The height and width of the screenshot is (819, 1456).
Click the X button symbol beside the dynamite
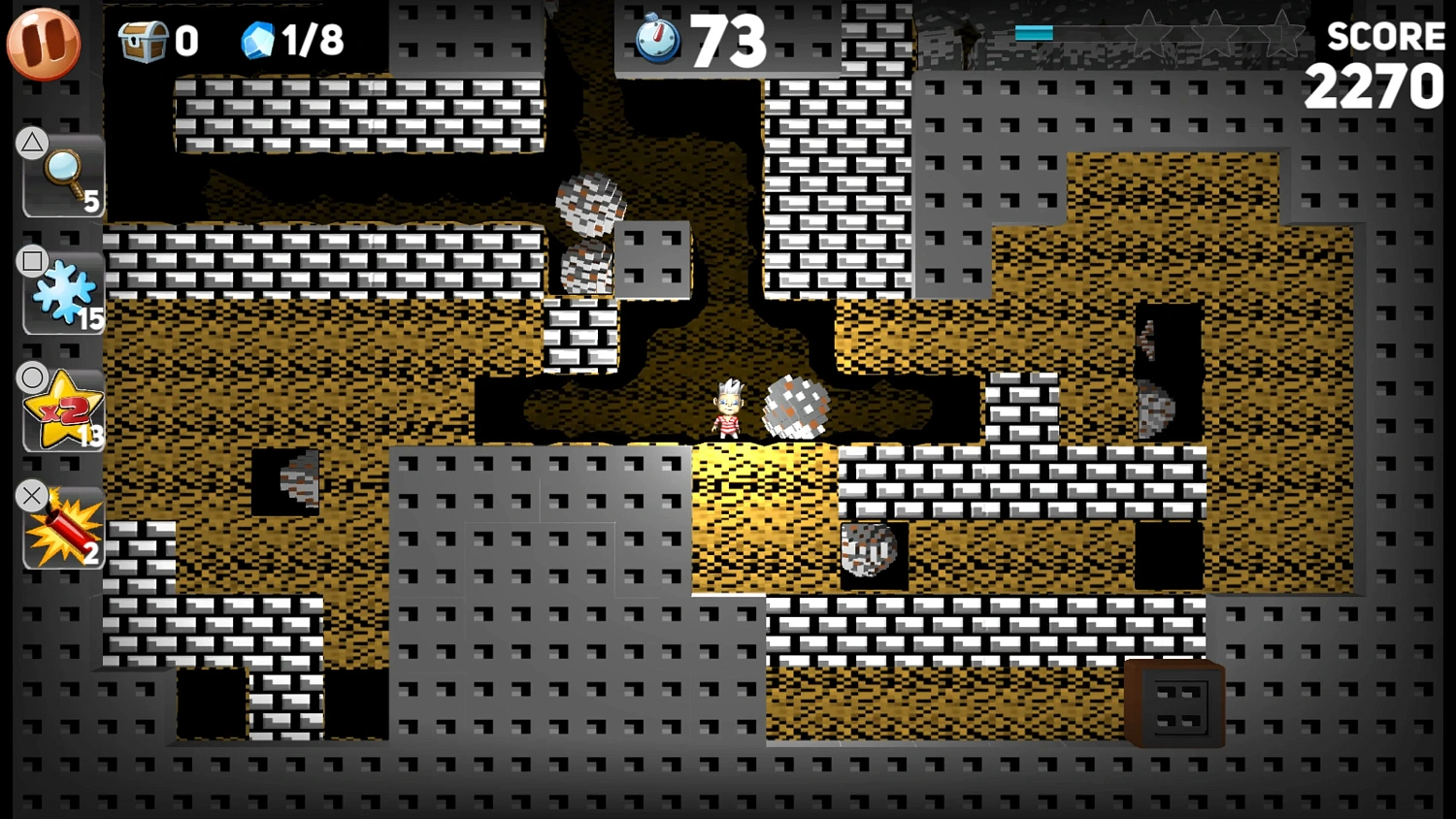click(x=32, y=496)
